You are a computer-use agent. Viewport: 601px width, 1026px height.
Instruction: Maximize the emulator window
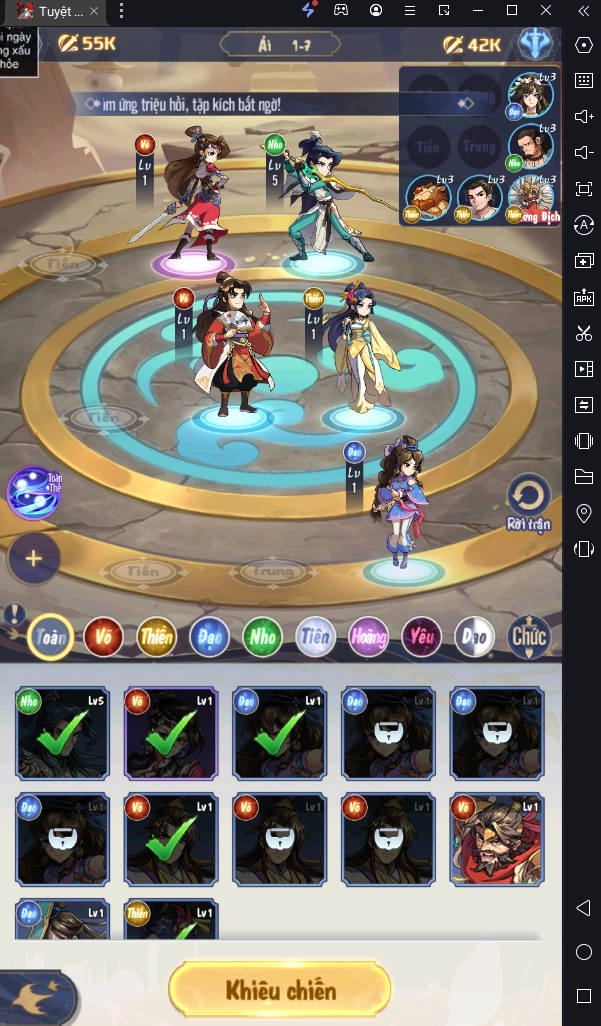tap(512, 10)
